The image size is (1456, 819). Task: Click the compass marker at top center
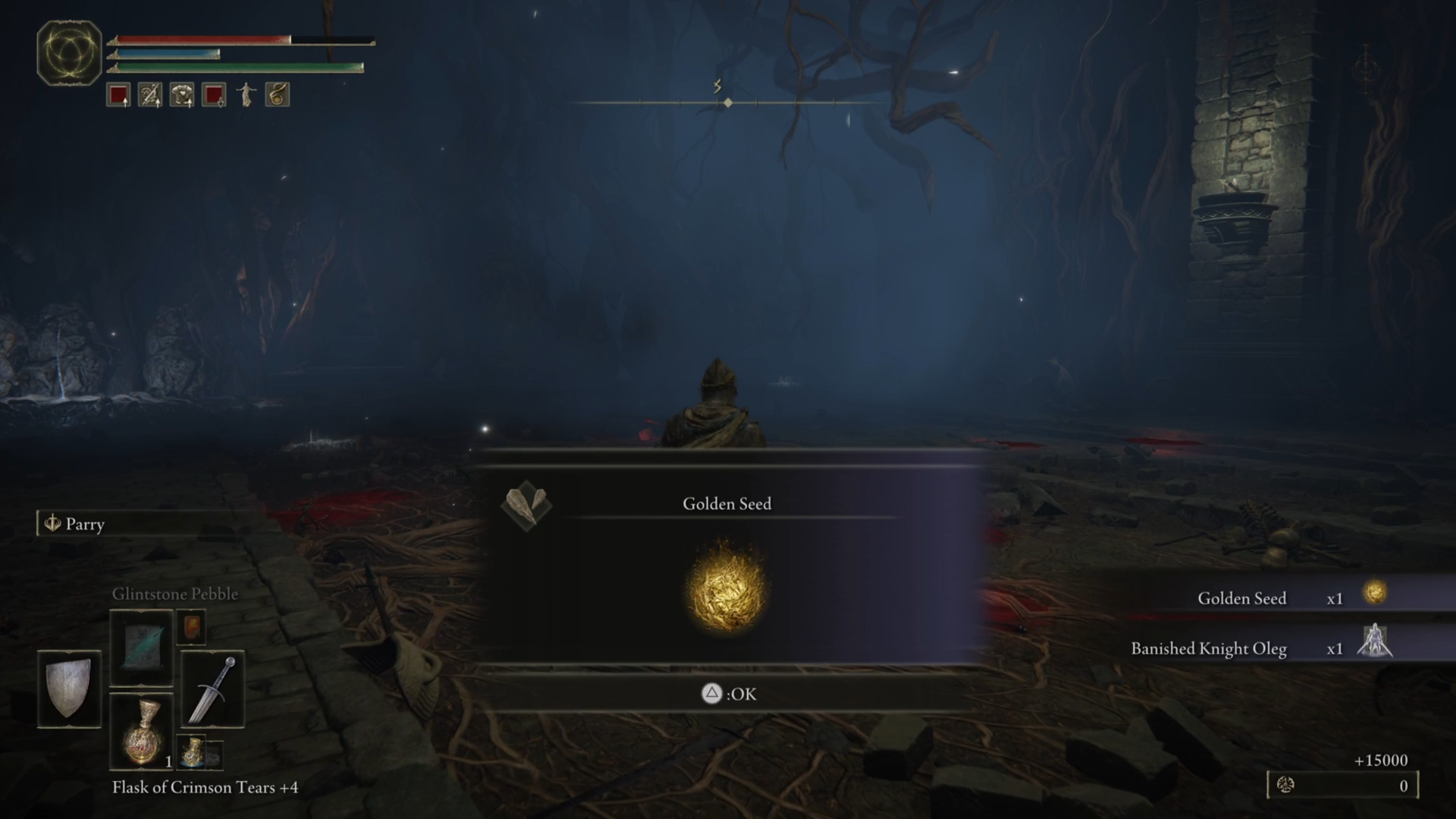pos(727,100)
